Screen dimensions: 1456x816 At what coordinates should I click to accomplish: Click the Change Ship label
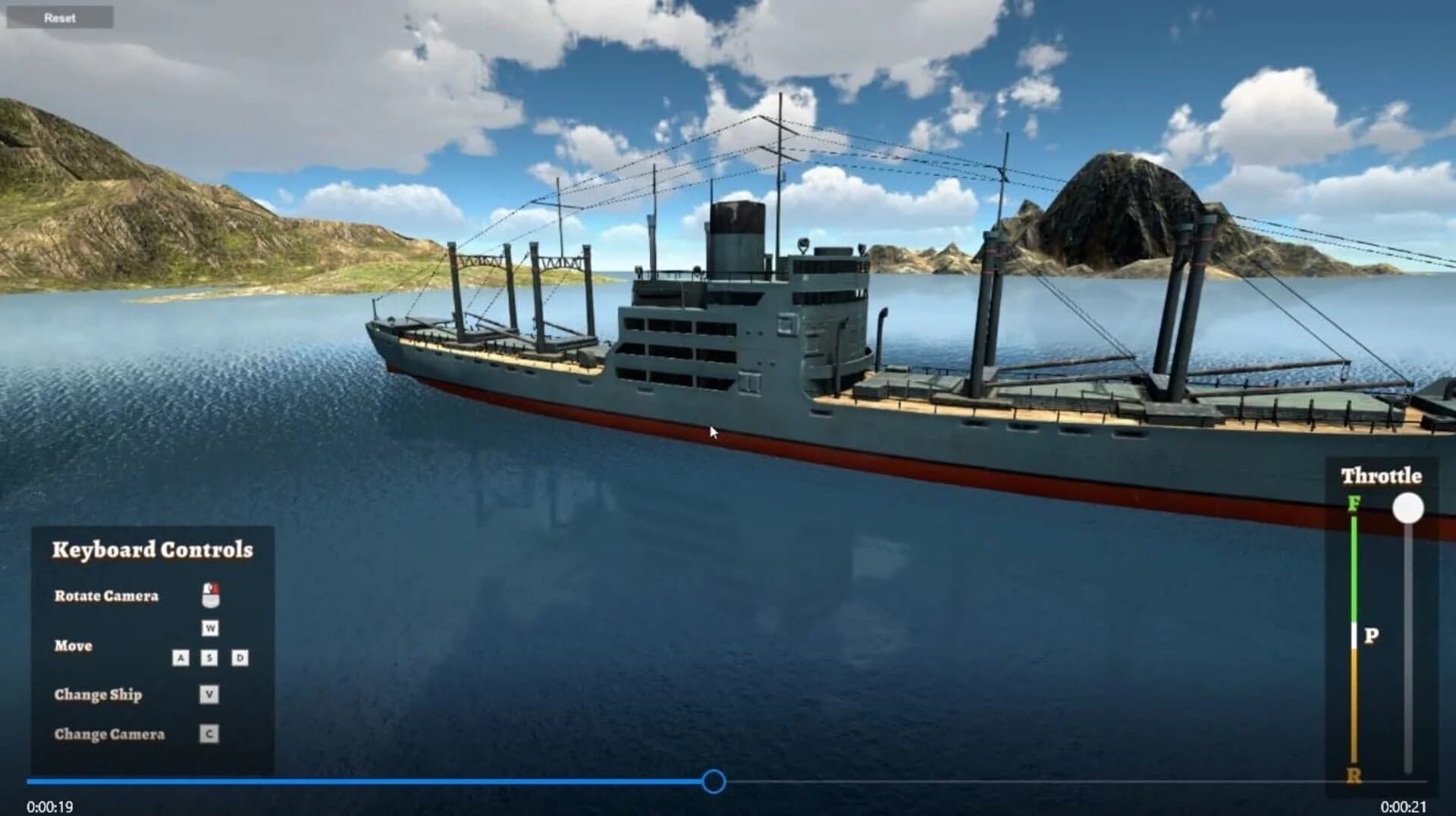click(99, 695)
